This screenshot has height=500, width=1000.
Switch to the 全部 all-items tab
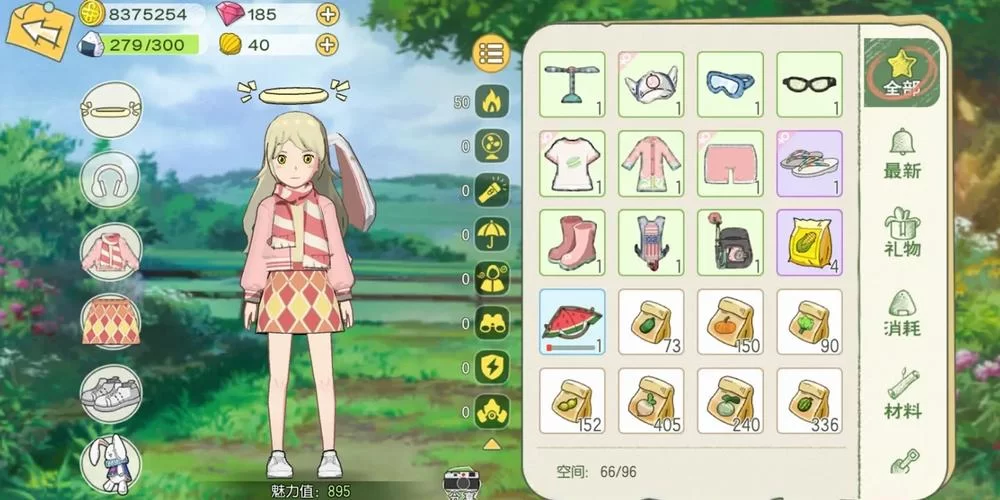[x=902, y=72]
